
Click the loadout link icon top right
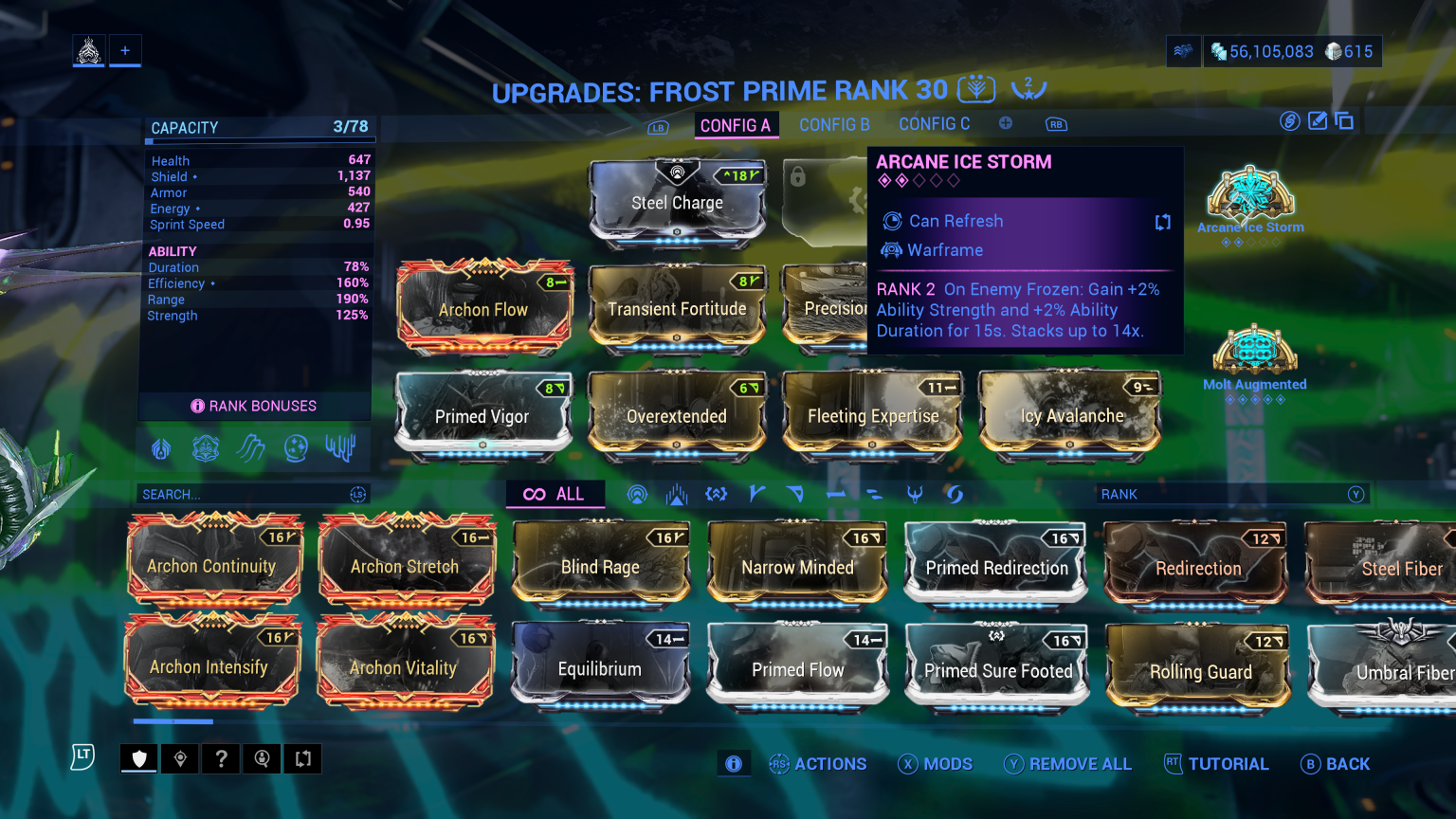pyautogui.click(x=1289, y=120)
